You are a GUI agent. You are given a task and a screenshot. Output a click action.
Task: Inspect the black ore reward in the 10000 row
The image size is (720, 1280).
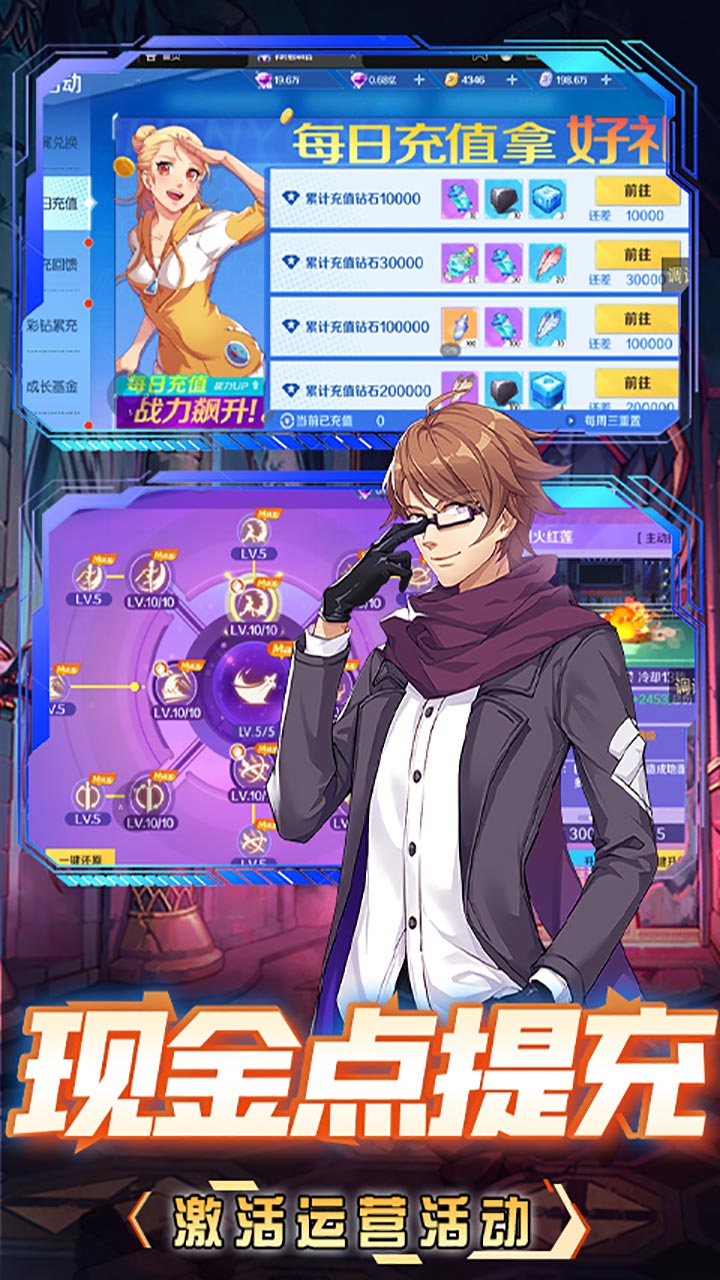[504, 199]
